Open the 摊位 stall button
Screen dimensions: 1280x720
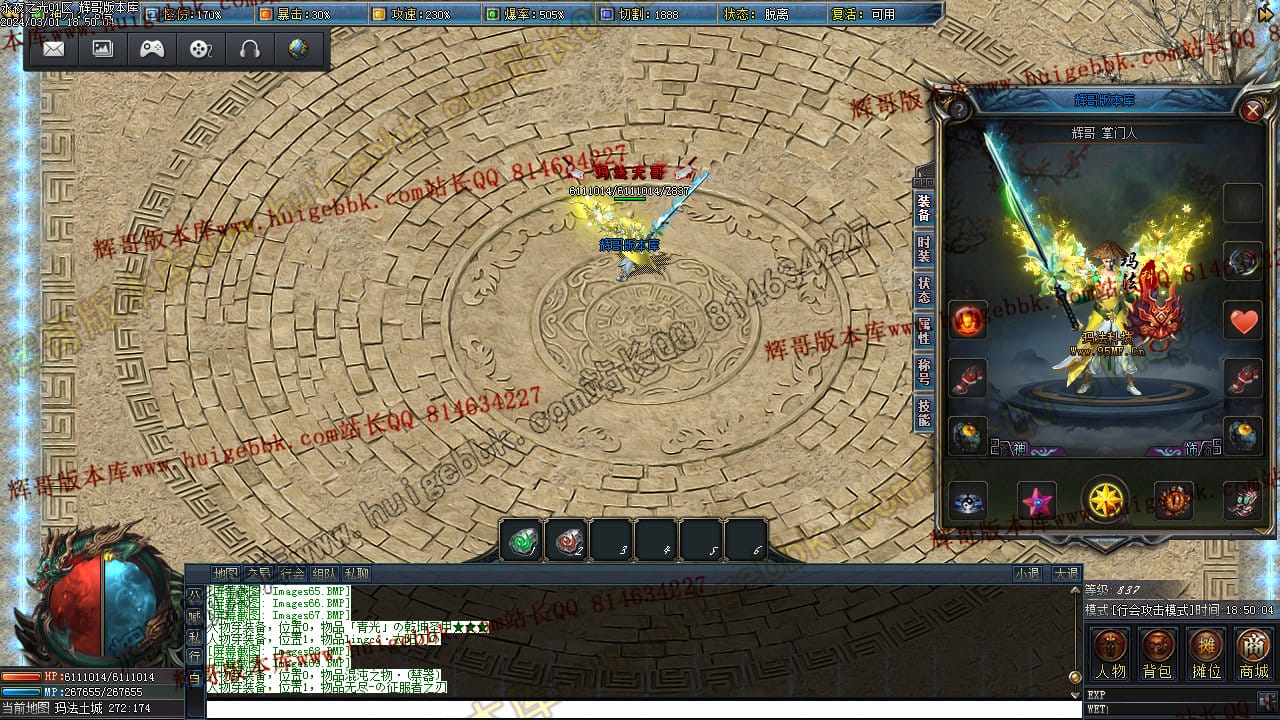coord(1206,655)
